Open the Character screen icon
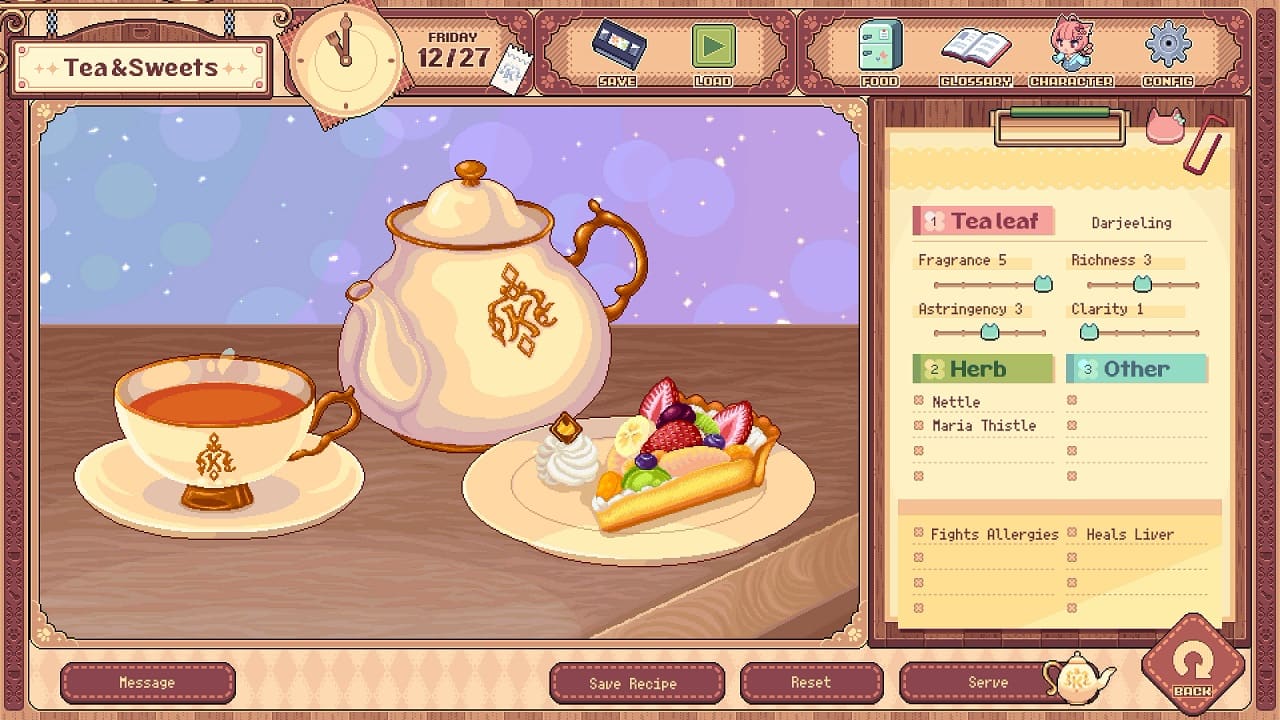The image size is (1280, 720). (1068, 45)
